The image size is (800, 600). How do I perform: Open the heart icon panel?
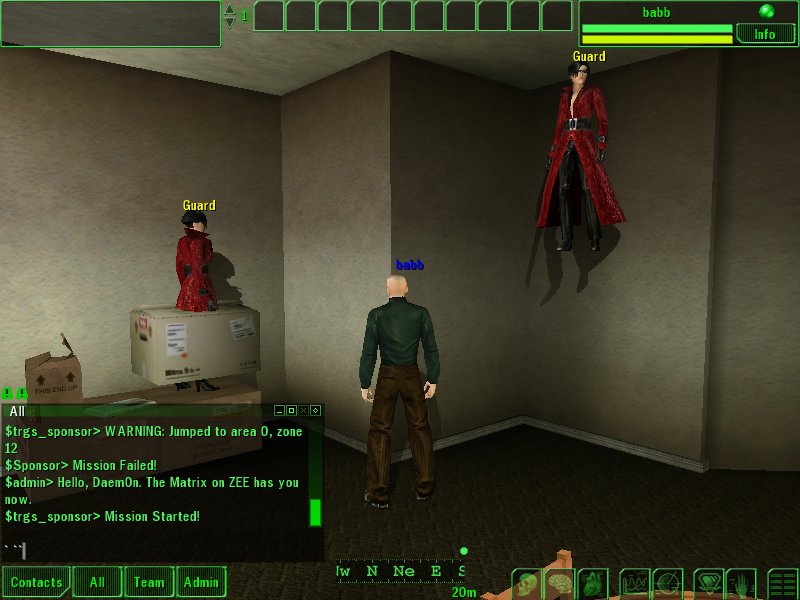[595, 583]
